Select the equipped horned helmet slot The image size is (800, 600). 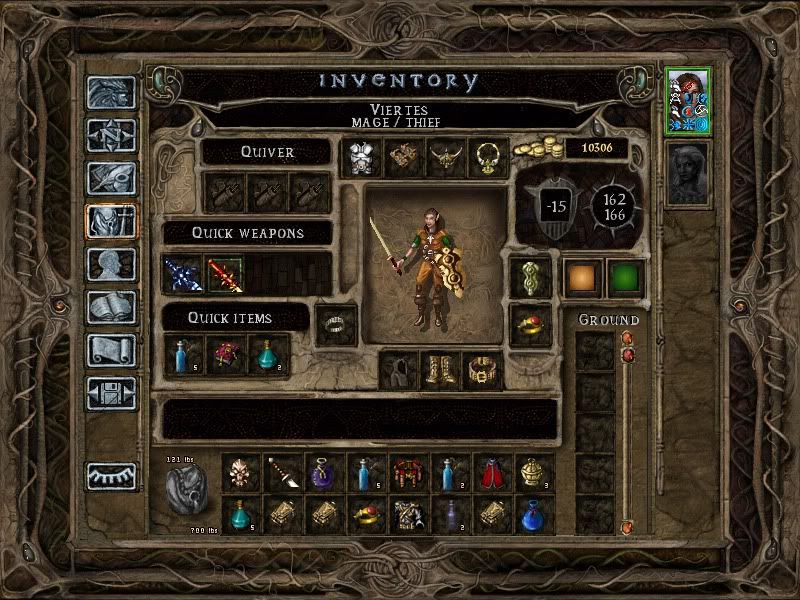445,157
